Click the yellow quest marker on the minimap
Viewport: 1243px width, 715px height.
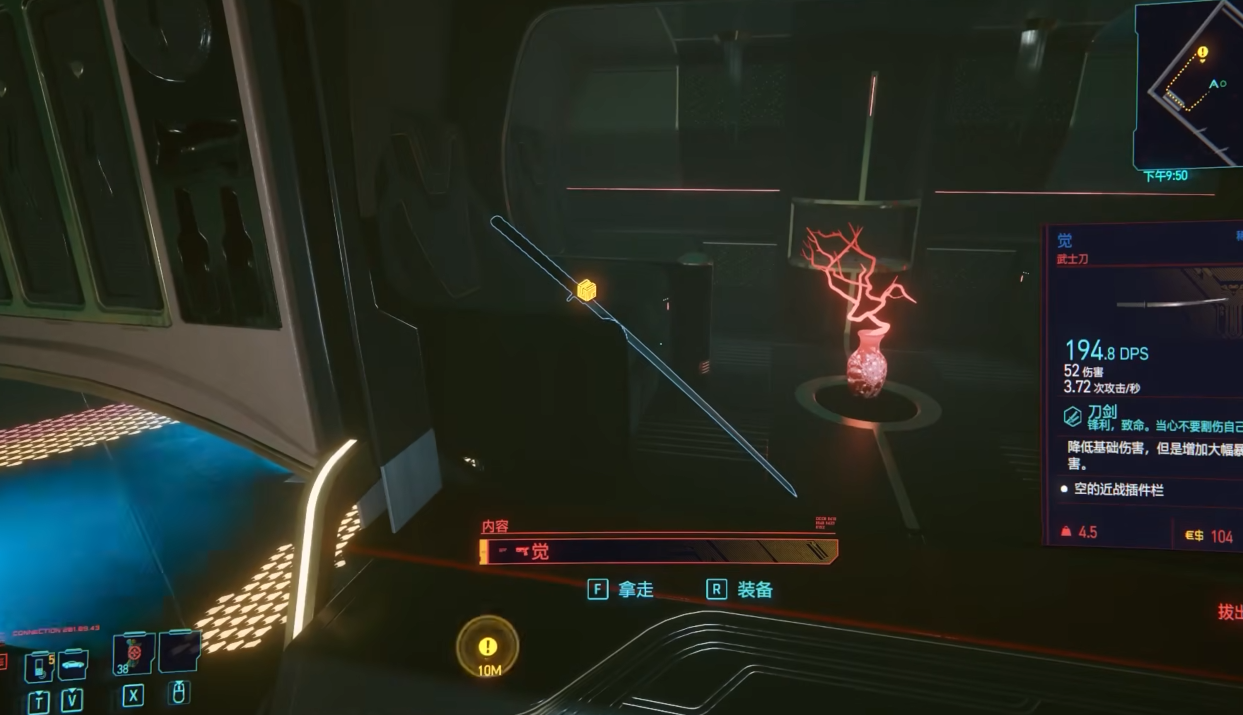click(1202, 52)
